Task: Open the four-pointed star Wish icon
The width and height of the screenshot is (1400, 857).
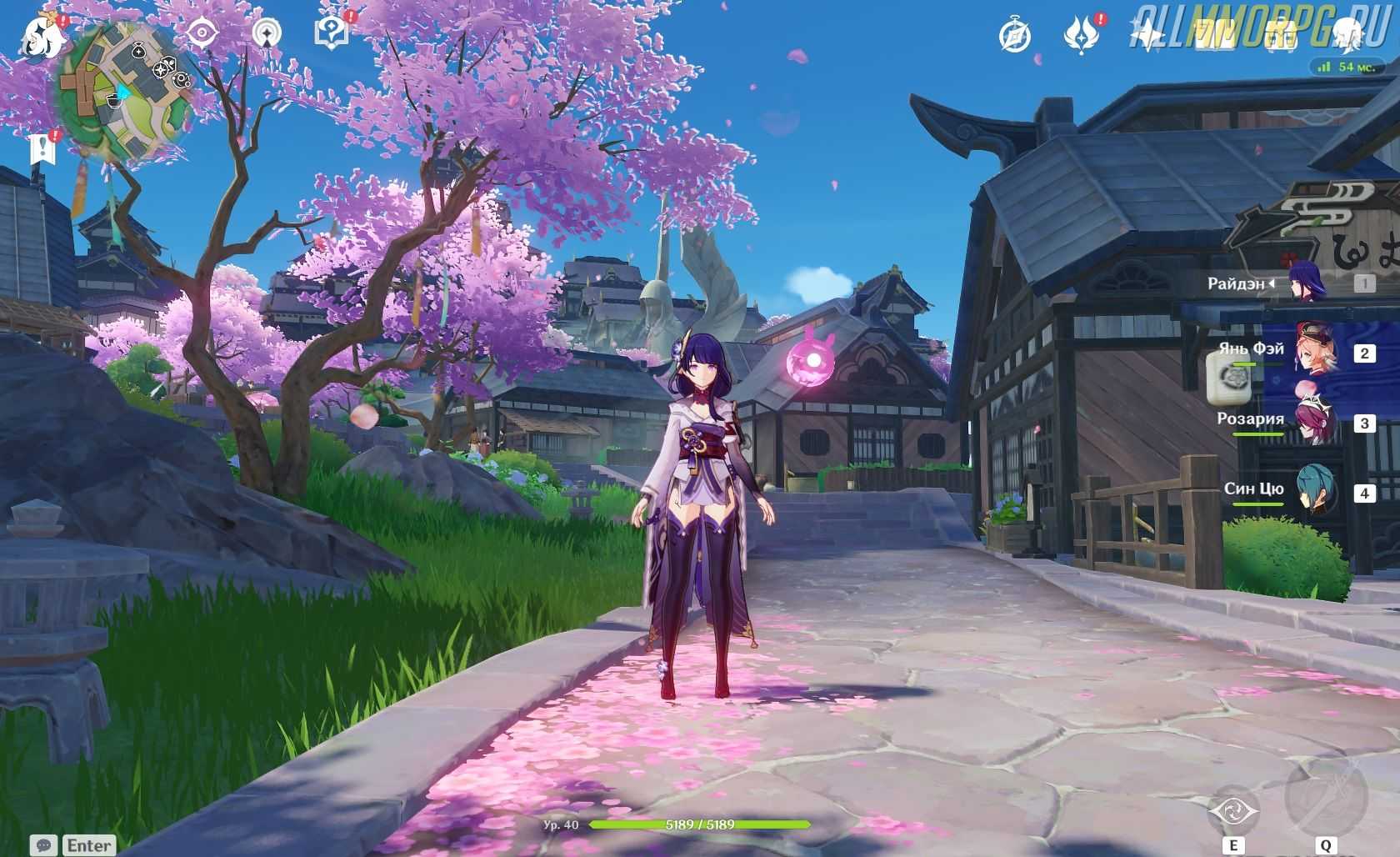Action: (x=1147, y=35)
